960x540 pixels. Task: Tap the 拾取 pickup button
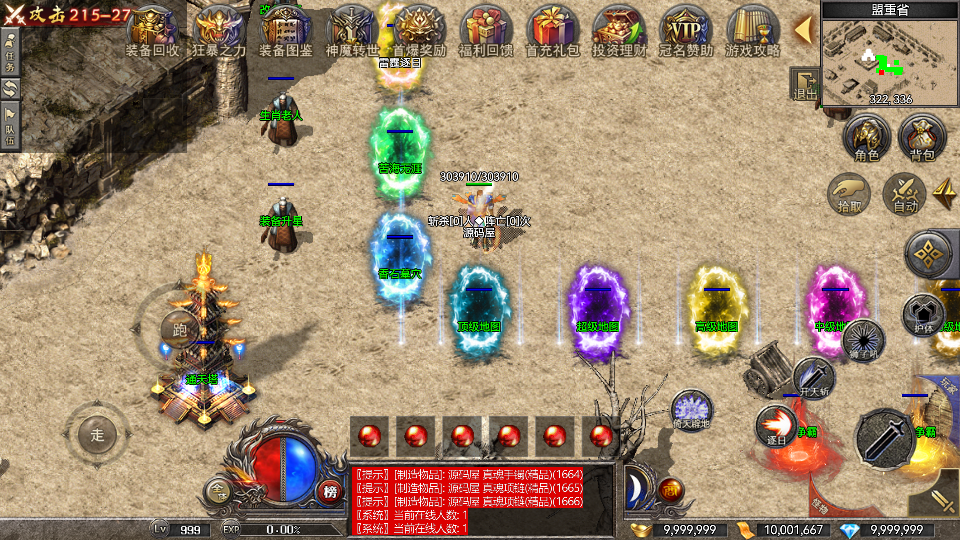(850, 191)
